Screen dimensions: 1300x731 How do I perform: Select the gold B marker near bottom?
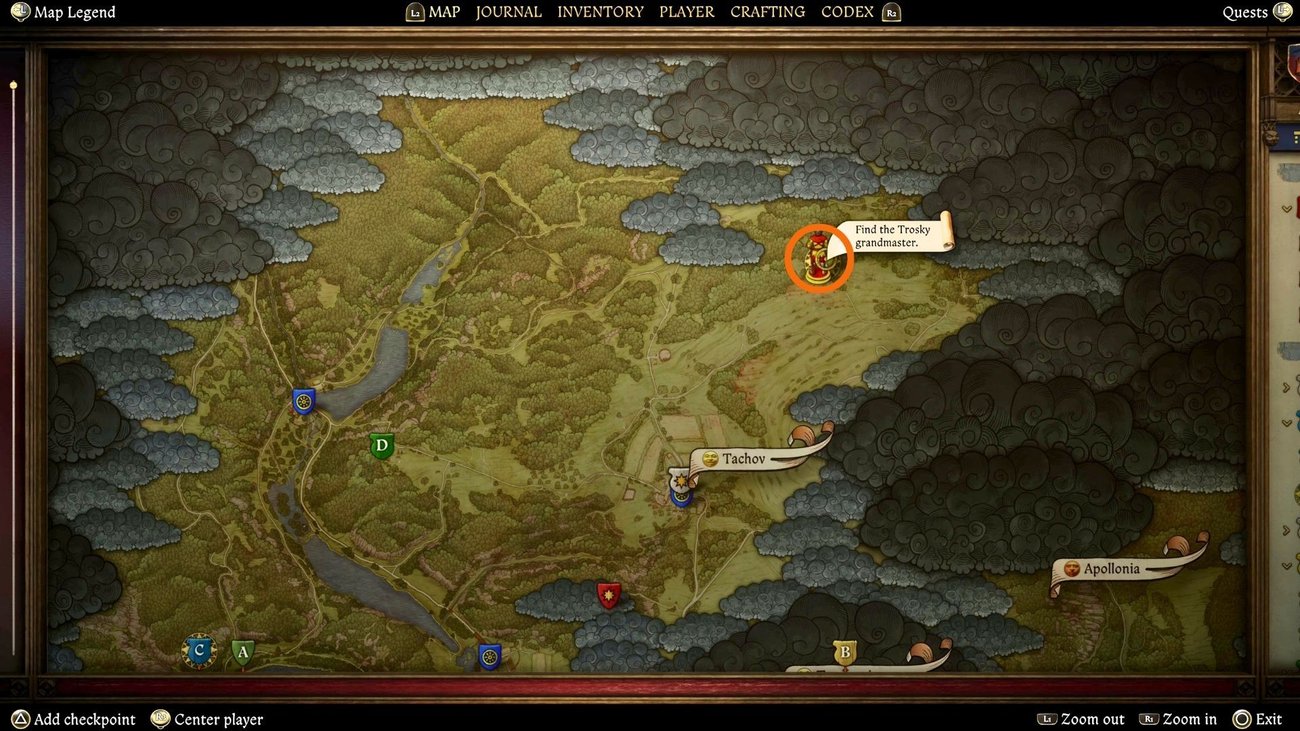(x=845, y=652)
